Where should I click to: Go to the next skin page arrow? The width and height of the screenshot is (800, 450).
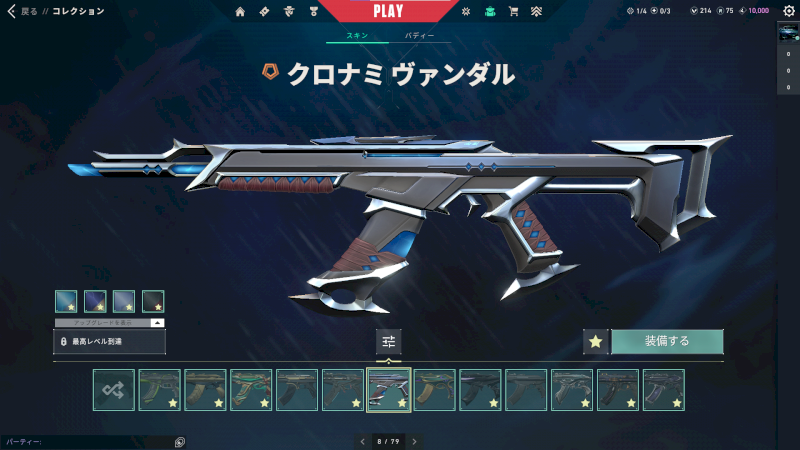(414, 441)
